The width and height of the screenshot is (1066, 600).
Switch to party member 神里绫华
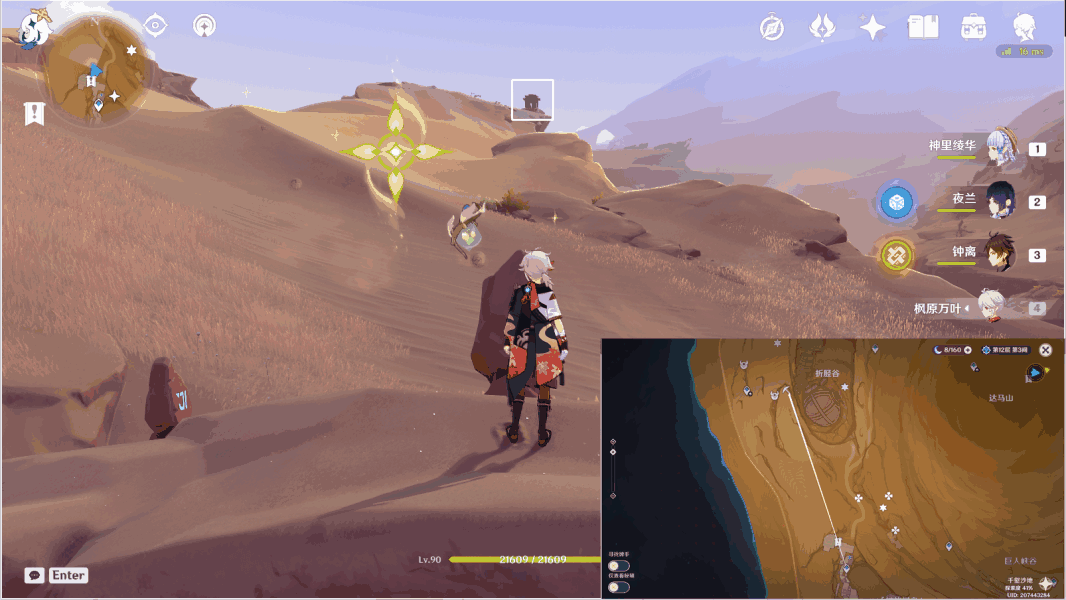1000,148
